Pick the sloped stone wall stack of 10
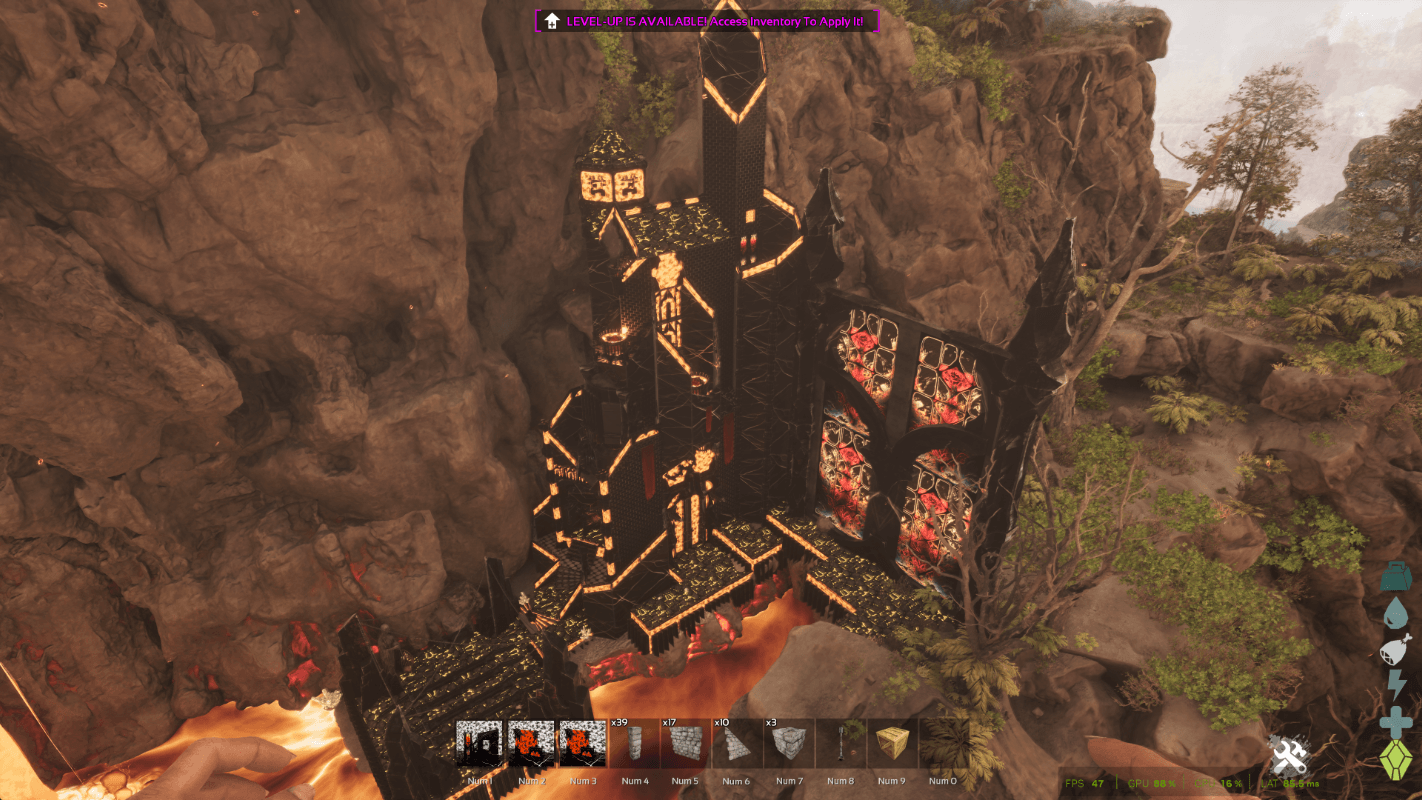 click(x=736, y=744)
